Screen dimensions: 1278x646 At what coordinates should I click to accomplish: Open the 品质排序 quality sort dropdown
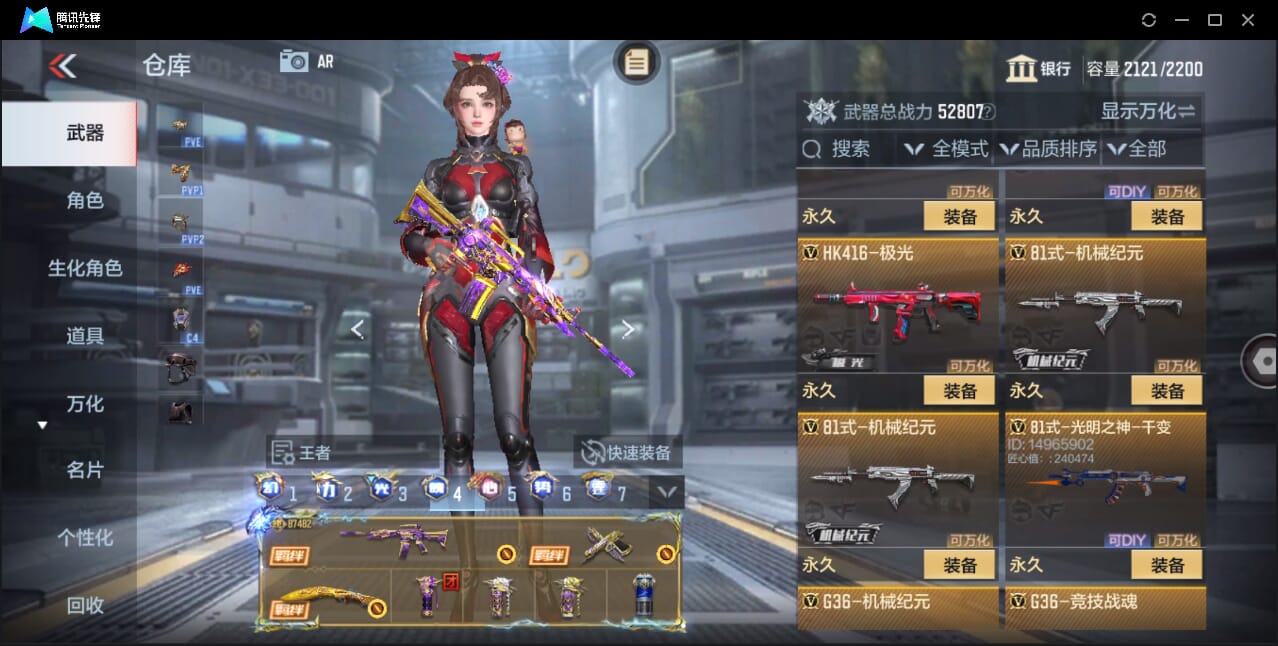pos(1048,149)
